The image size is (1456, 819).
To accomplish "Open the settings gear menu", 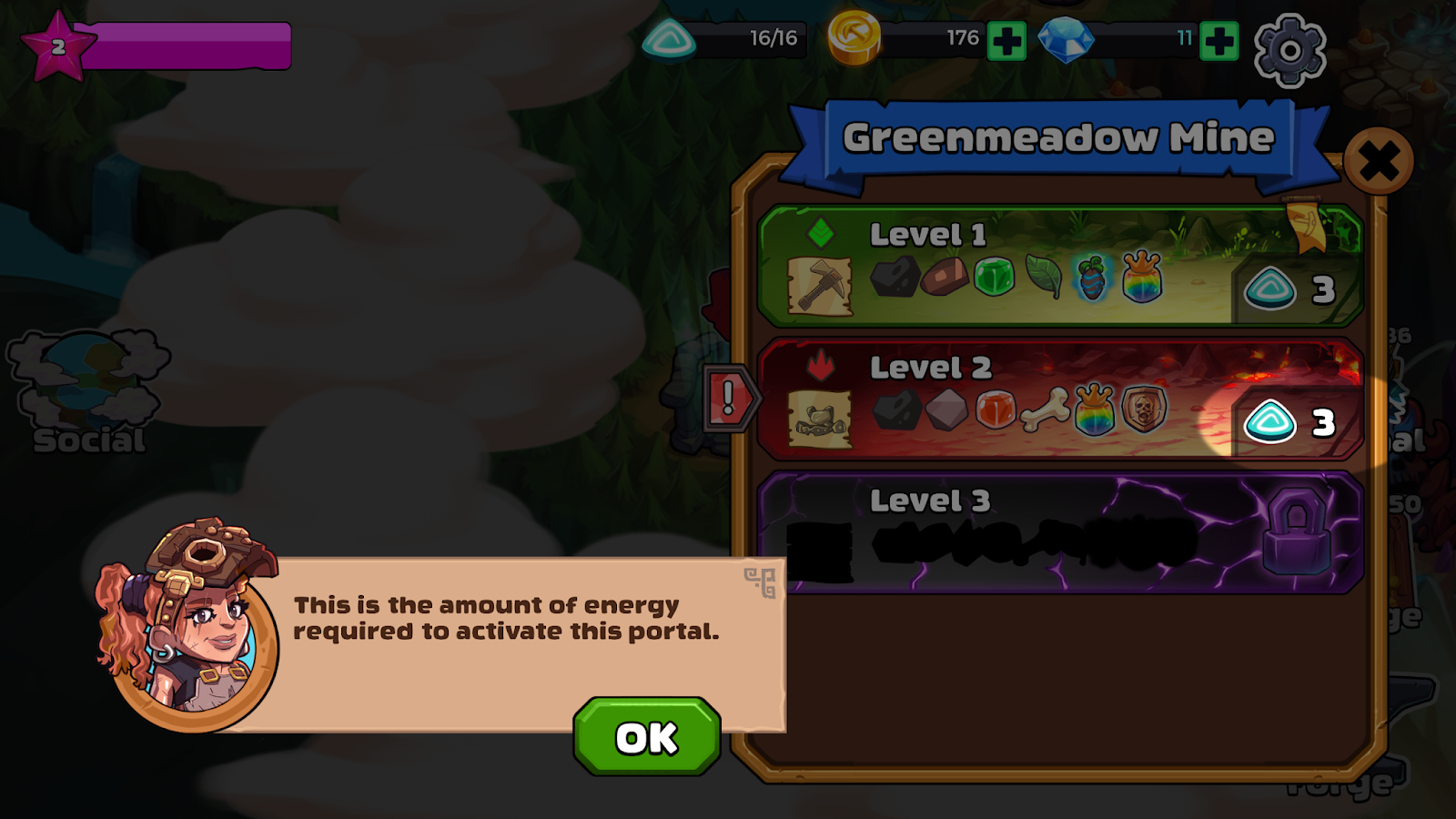I will pos(1290,49).
